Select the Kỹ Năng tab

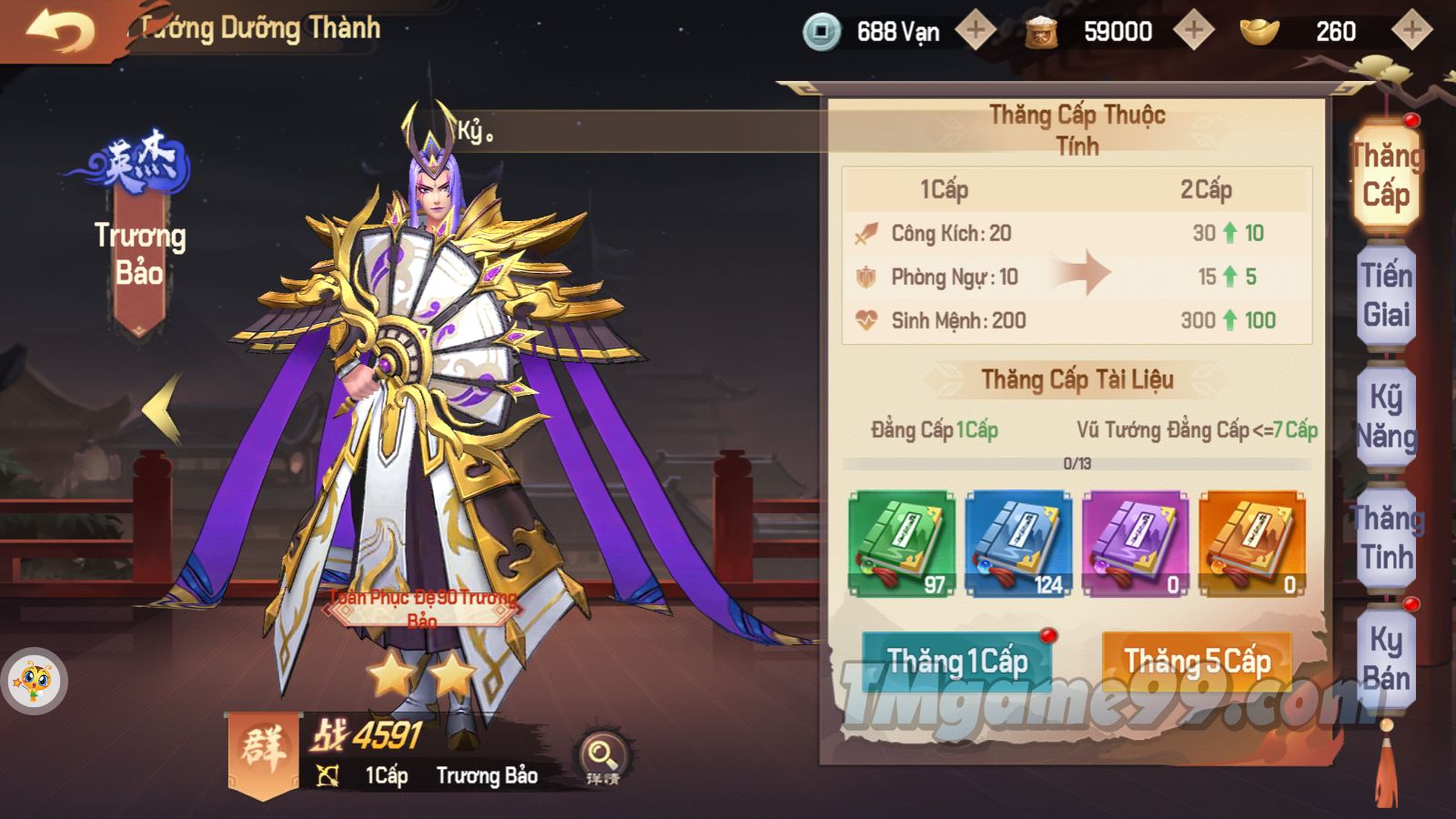coord(1386,417)
